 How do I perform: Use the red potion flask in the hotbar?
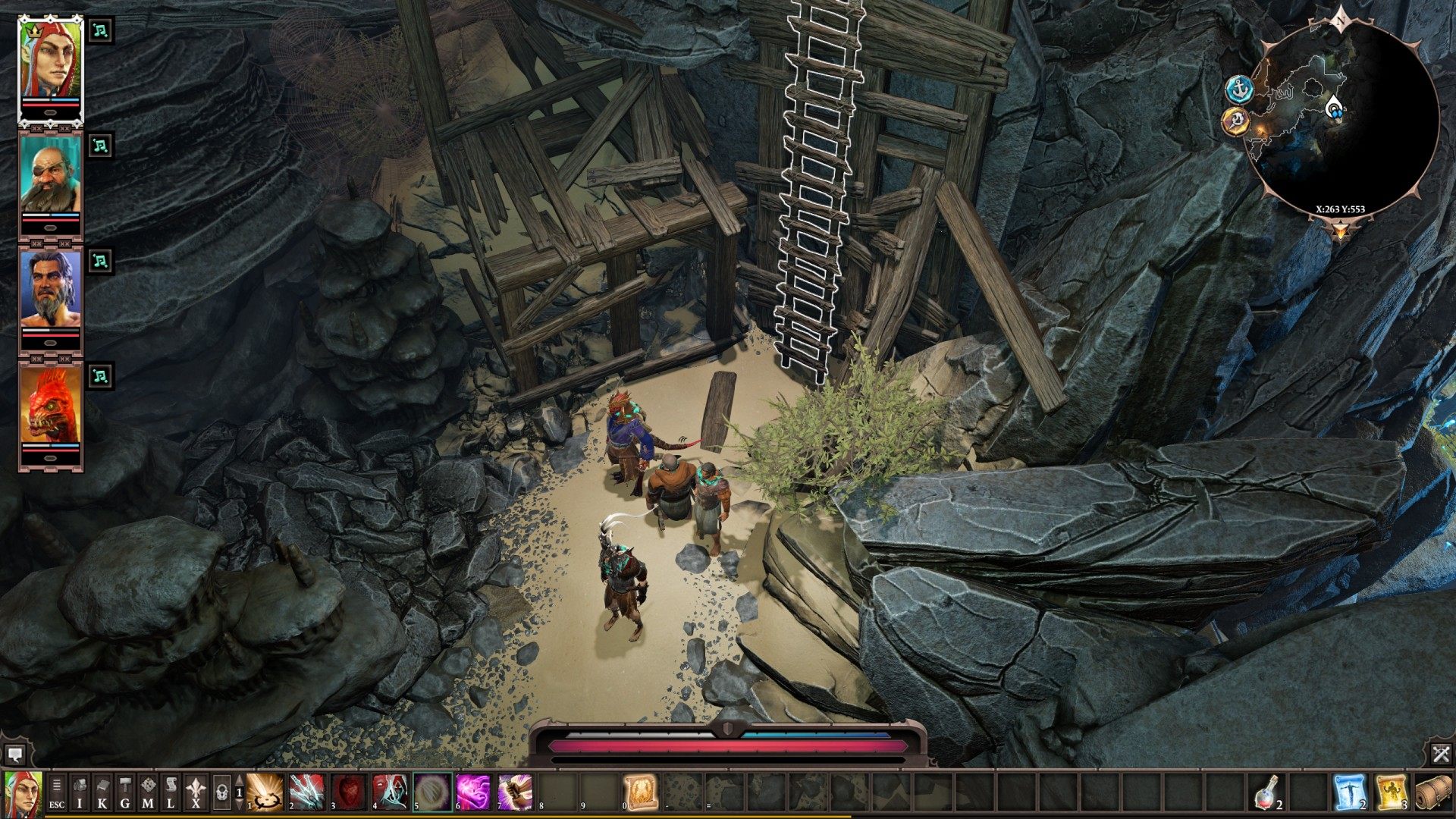[x=1265, y=792]
